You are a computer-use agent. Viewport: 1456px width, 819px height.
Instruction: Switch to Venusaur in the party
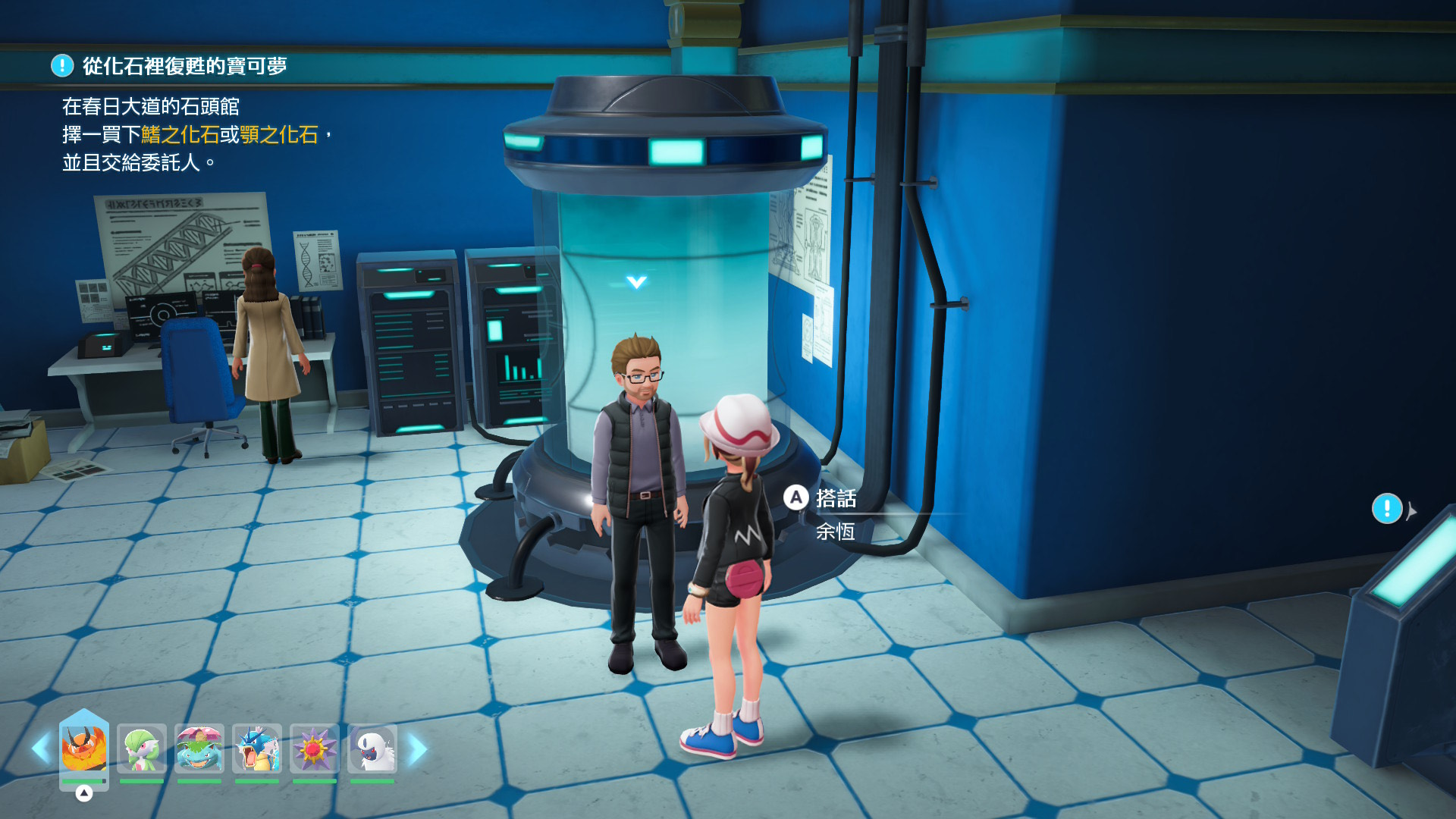point(199,748)
